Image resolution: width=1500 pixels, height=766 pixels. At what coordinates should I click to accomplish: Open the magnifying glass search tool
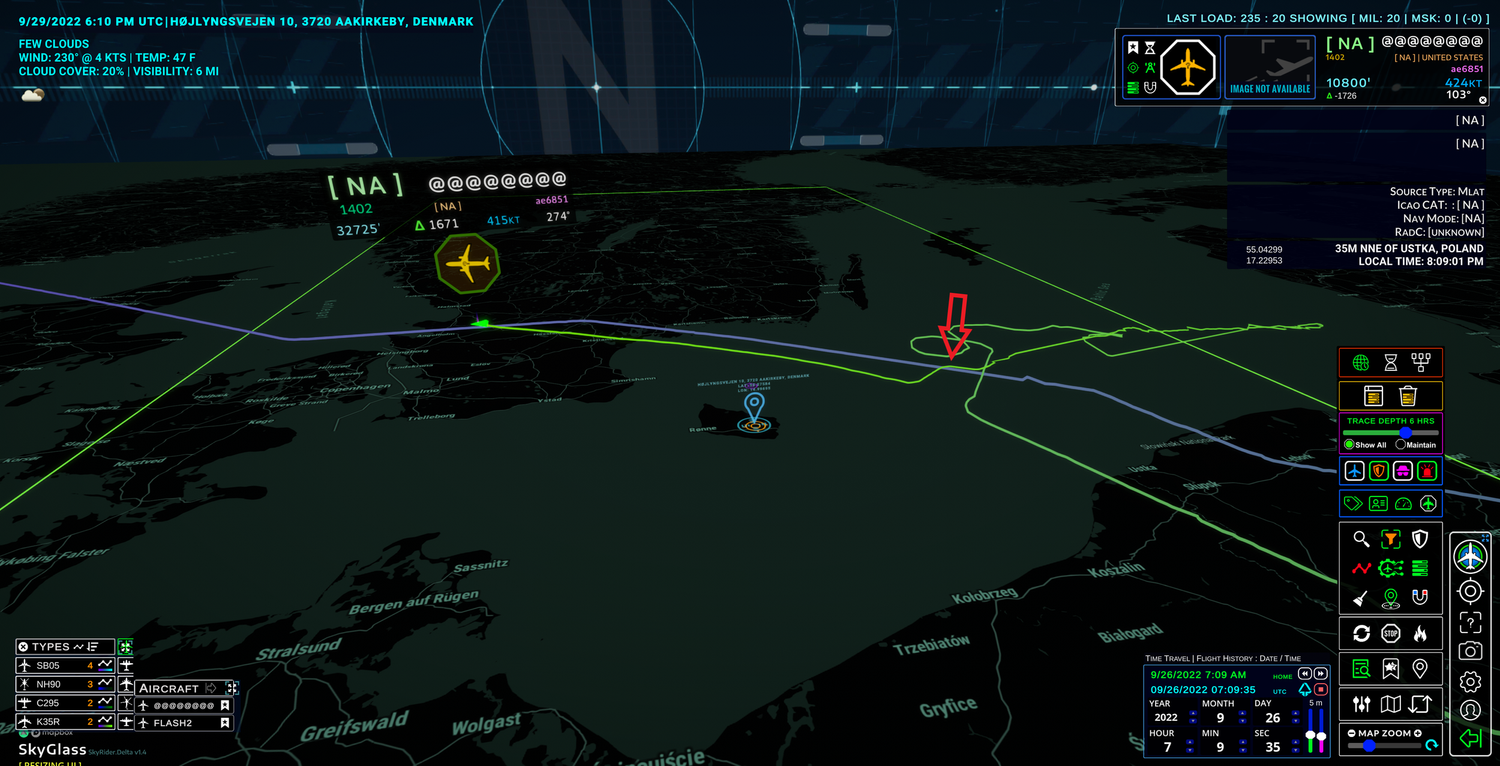click(1361, 540)
